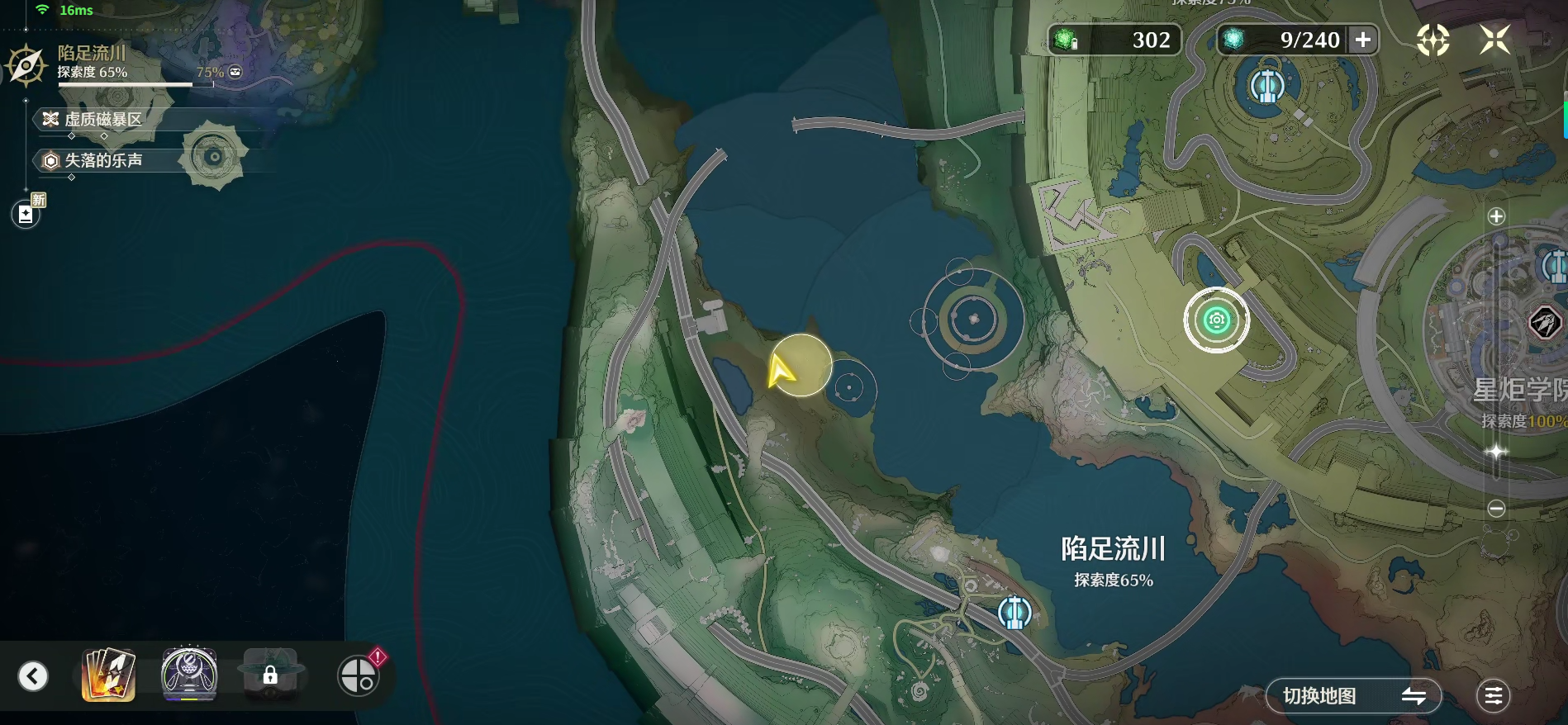Open the 陷足流川 exploration compass icon
This screenshot has width=1568, height=725.
point(26,65)
